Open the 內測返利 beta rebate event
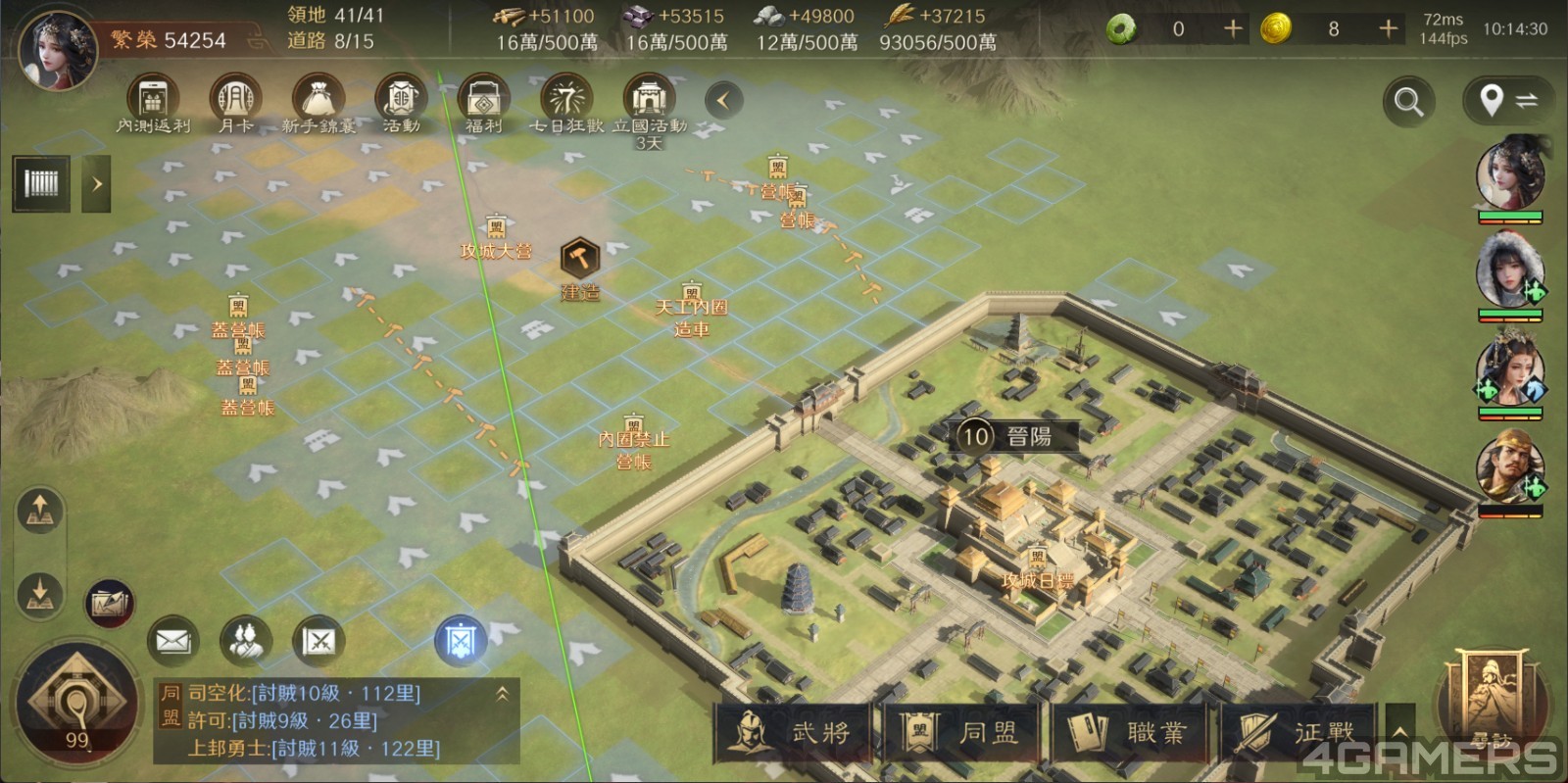This screenshot has width=1568, height=783. [153, 103]
